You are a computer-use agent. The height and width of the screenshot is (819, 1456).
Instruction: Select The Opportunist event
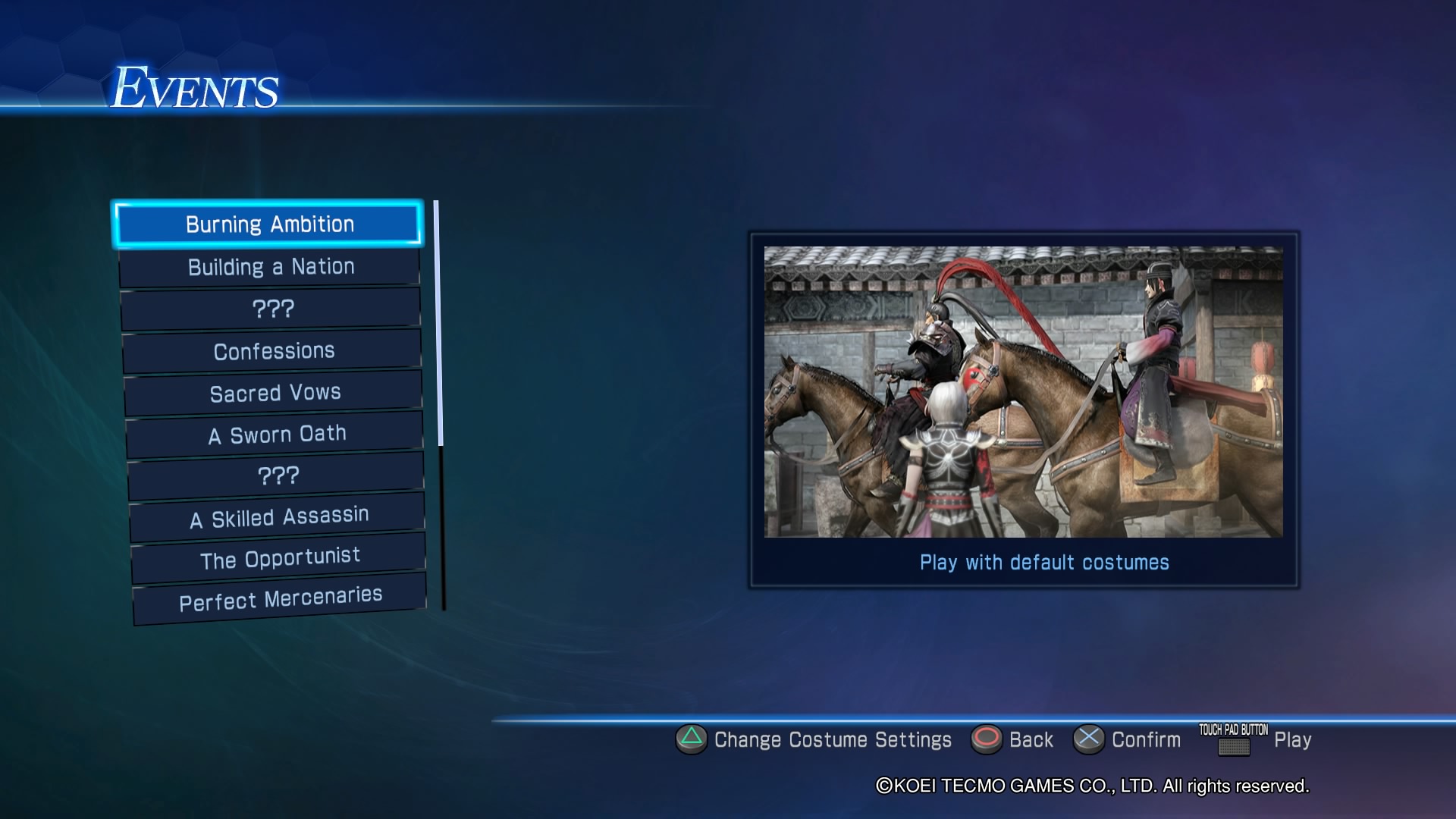pyautogui.click(x=279, y=559)
